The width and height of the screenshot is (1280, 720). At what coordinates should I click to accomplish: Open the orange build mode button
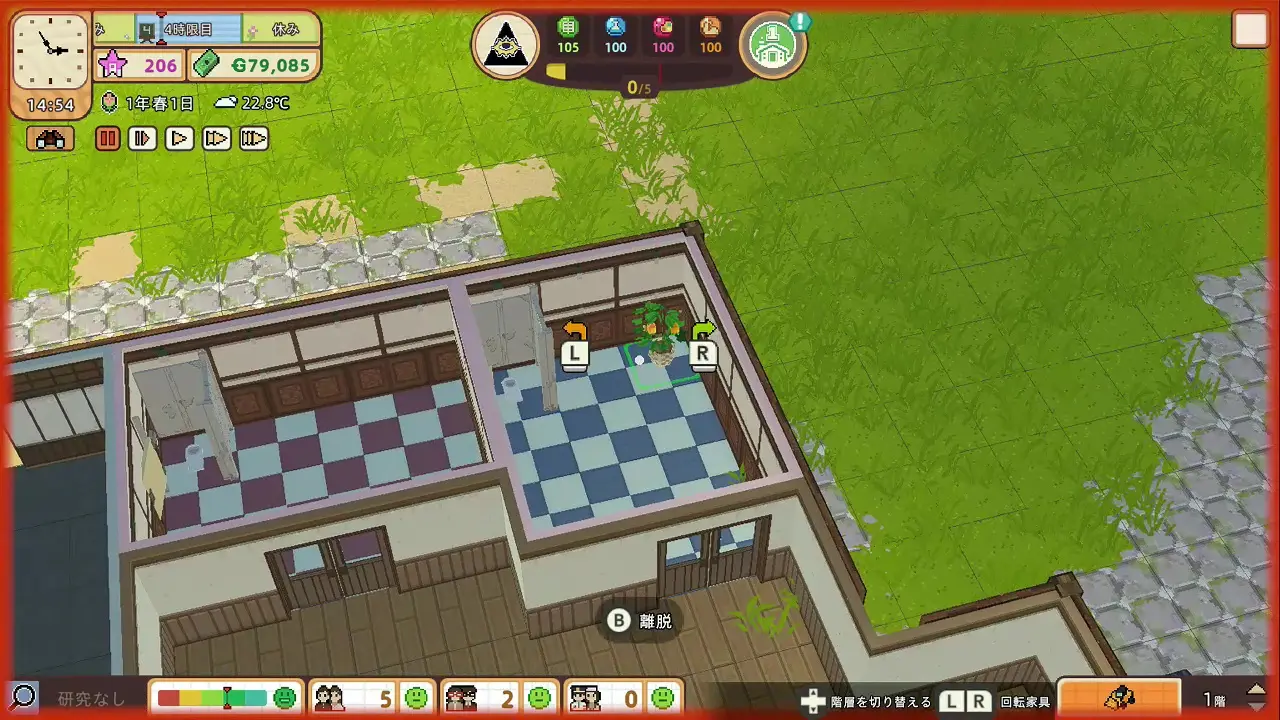coord(1119,697)
